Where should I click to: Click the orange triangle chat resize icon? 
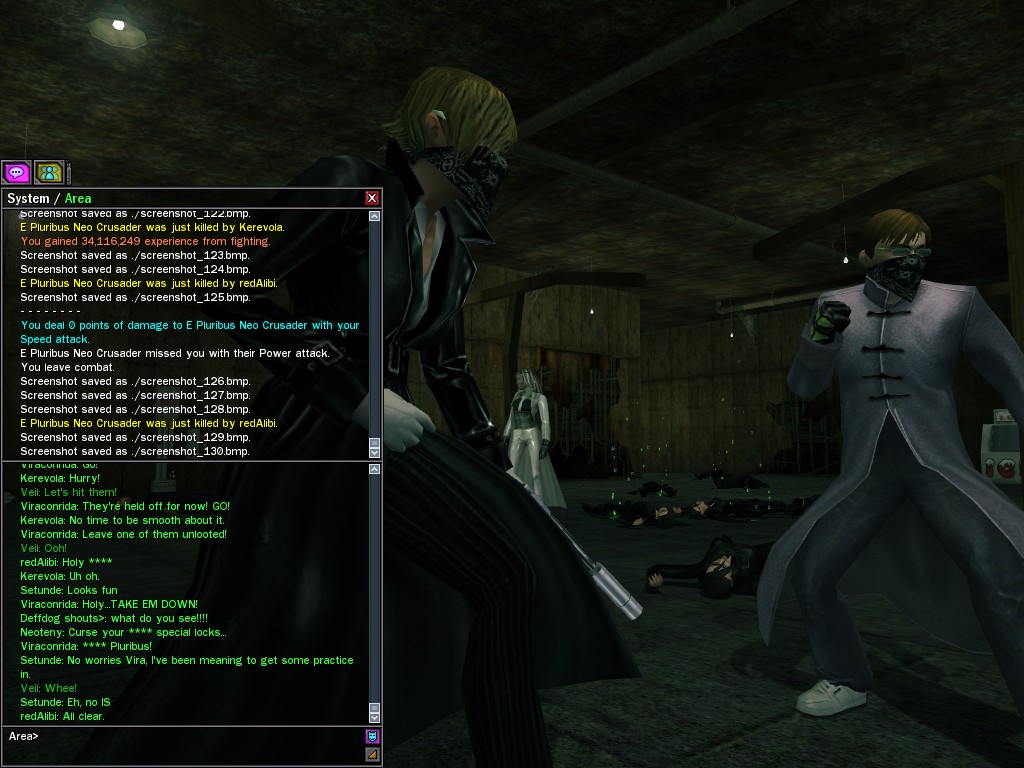click(372, 754)
